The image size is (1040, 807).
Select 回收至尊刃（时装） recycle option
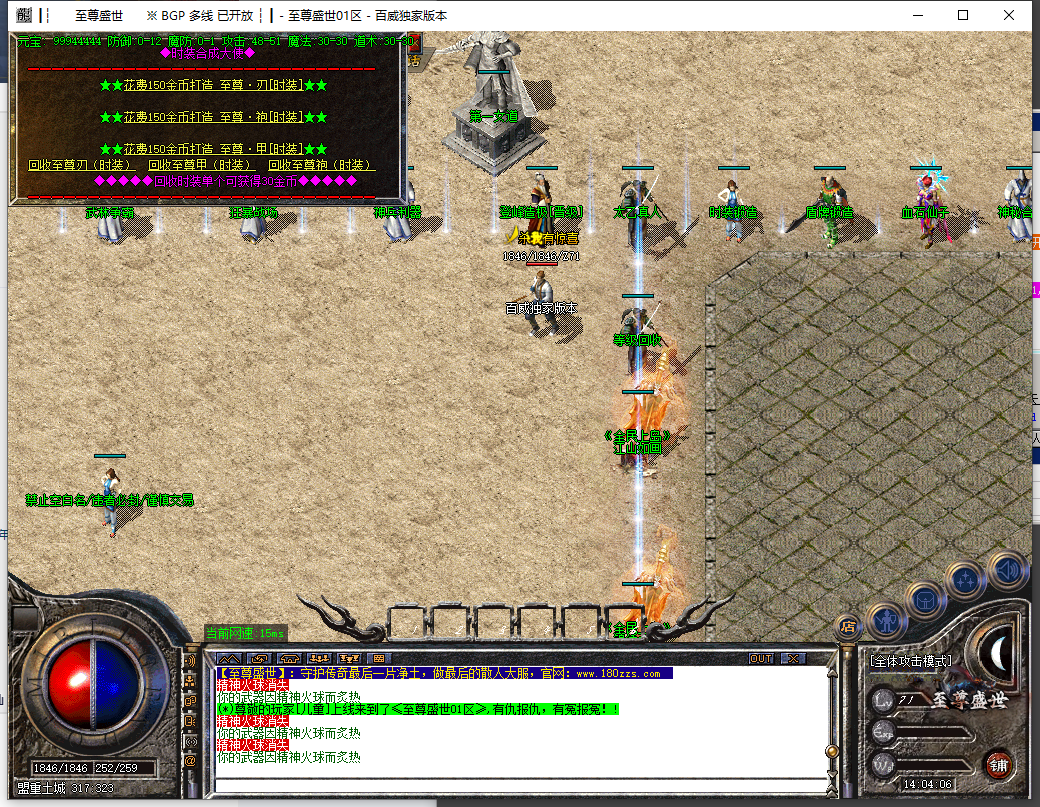pos(81,165)
